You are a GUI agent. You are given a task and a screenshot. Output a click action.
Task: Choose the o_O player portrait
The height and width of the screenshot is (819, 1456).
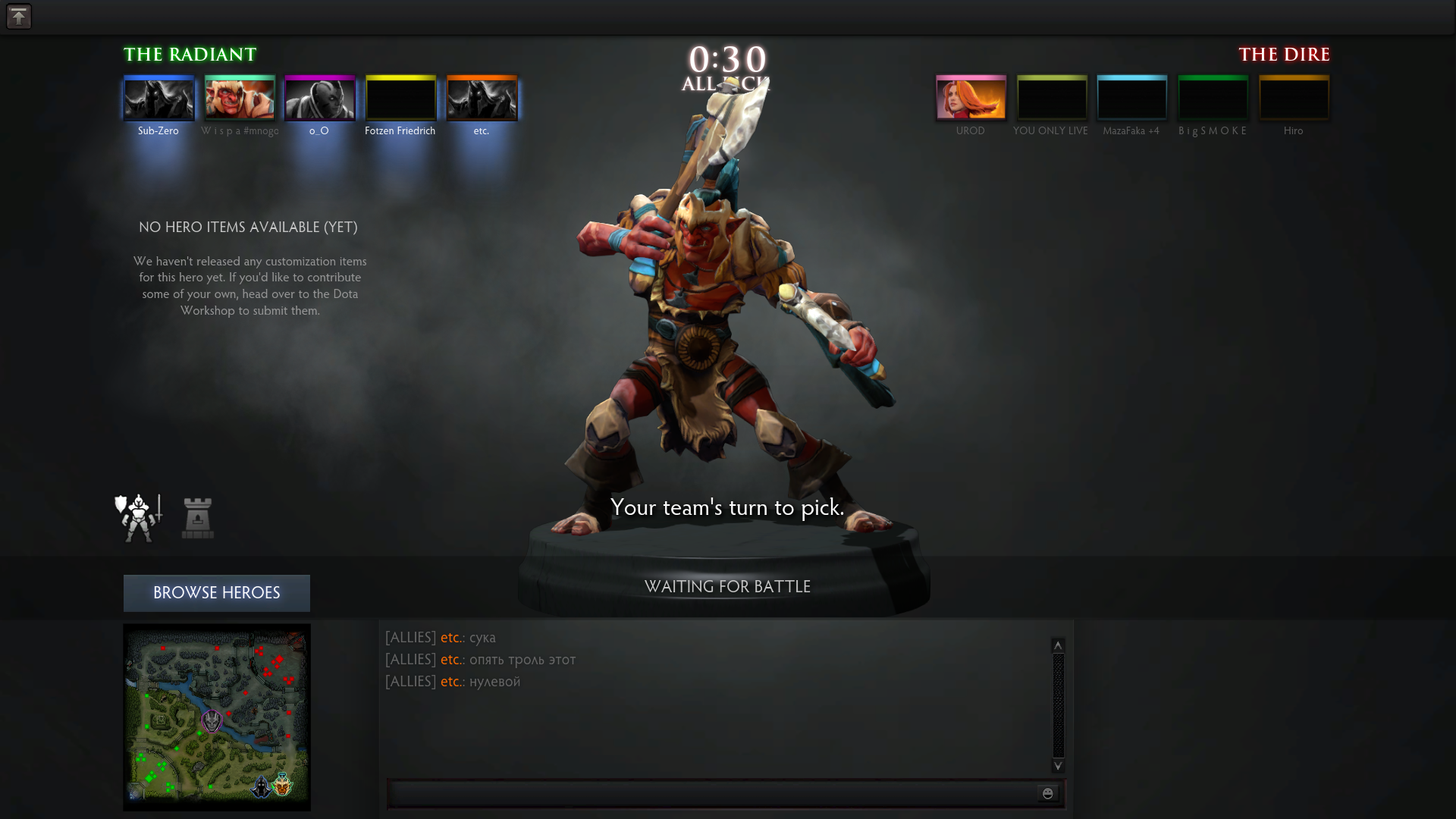pyautogui.click(x=320, y=98)
